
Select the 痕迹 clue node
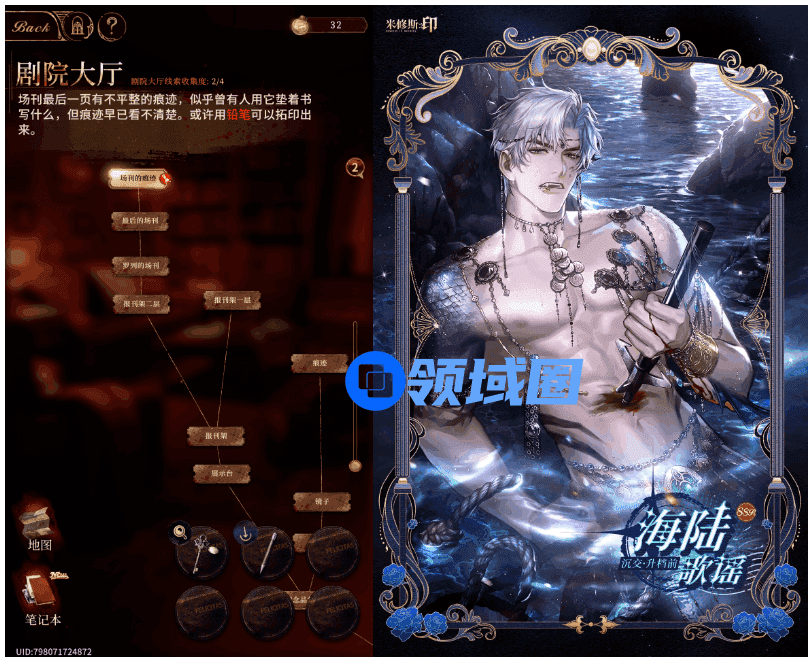point(319,363)
